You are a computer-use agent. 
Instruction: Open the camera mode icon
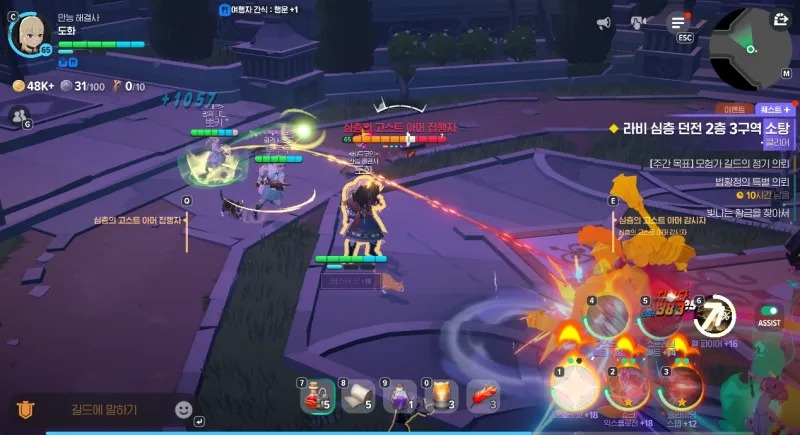[639, 22]
